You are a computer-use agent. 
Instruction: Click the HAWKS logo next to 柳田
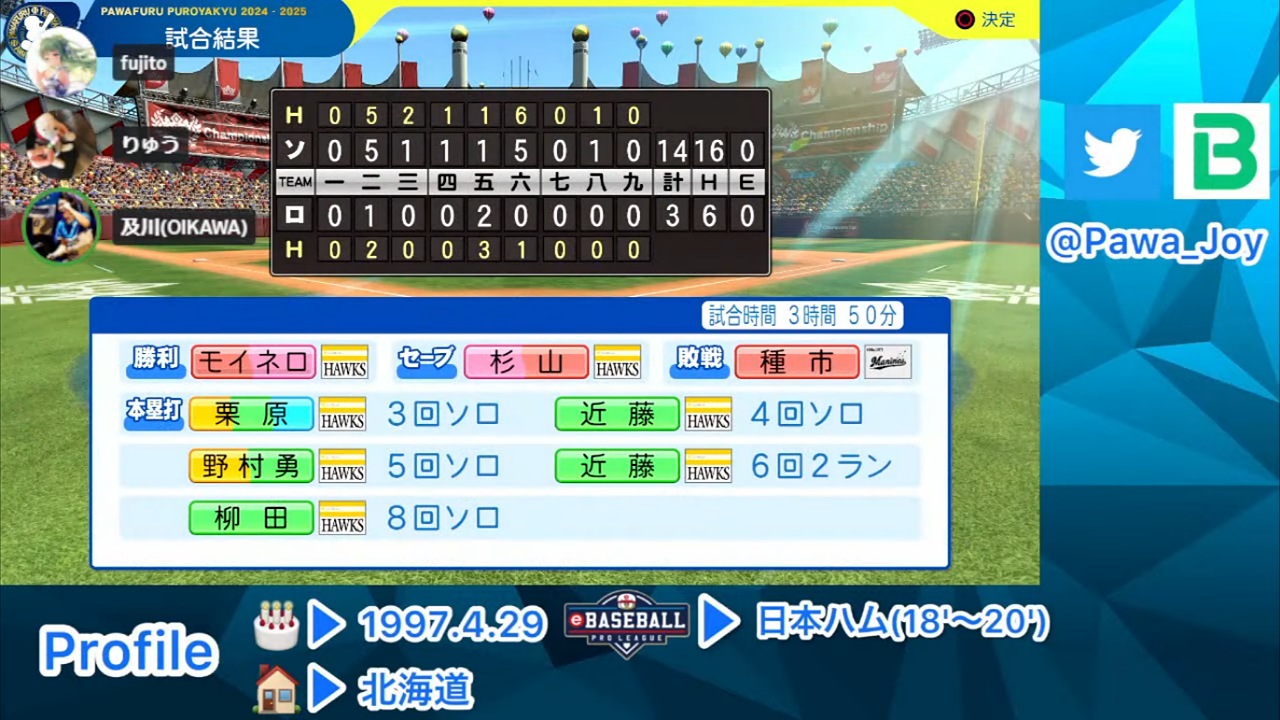click(x=343, y=518)
